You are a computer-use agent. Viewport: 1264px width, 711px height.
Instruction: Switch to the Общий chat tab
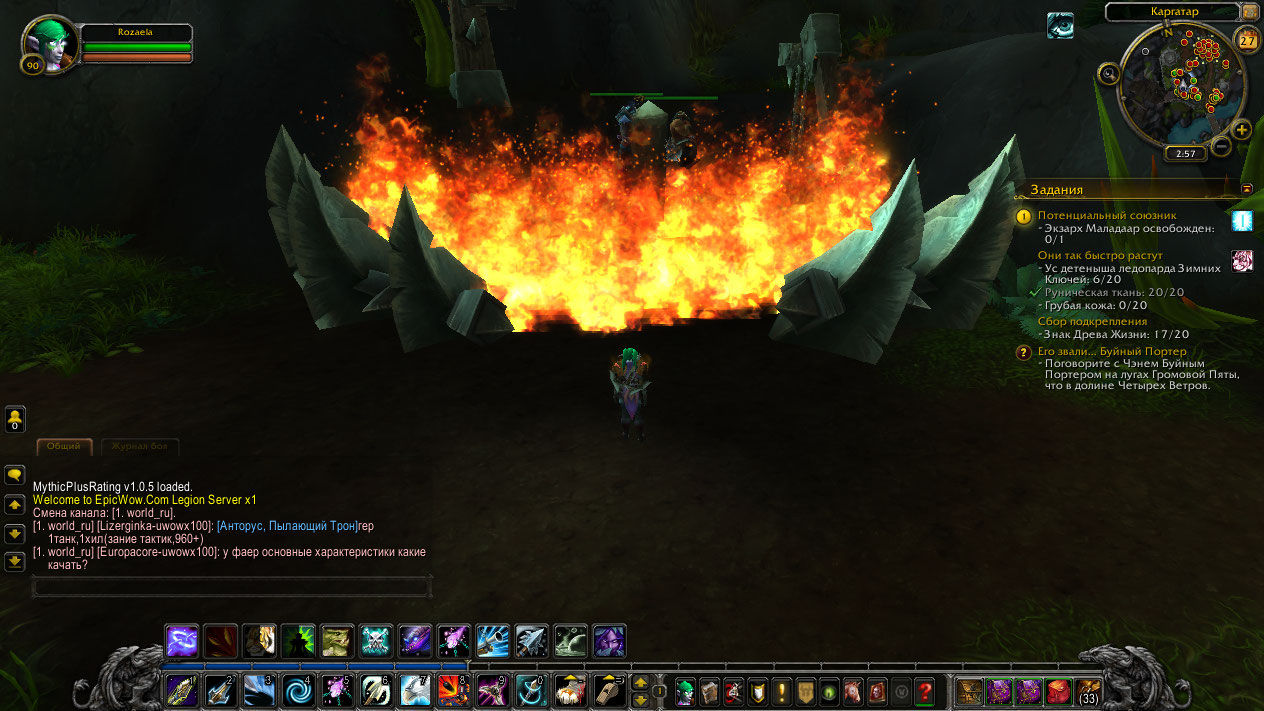pyautogui.click(x=64, y=446)
